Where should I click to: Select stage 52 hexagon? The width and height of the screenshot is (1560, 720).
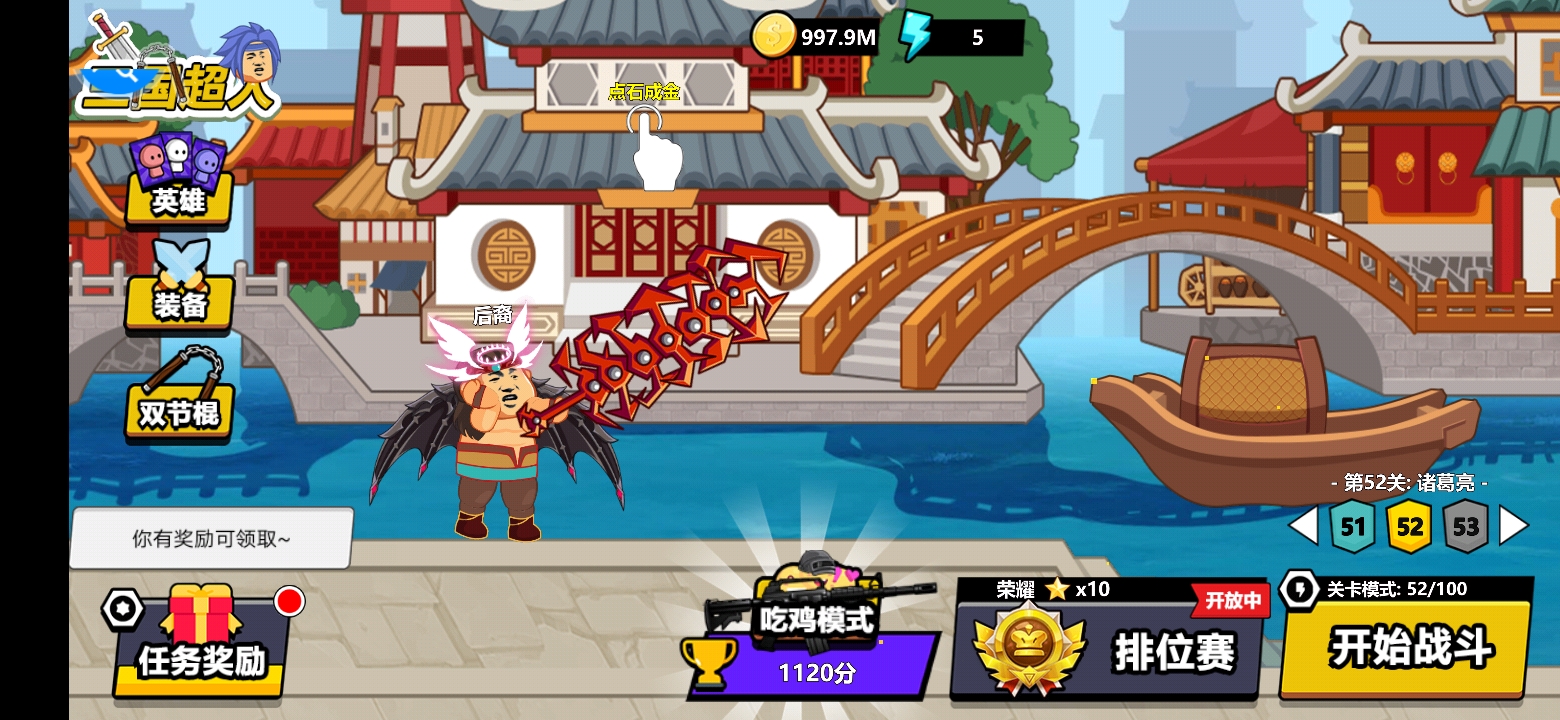[x=1409, y=527]
